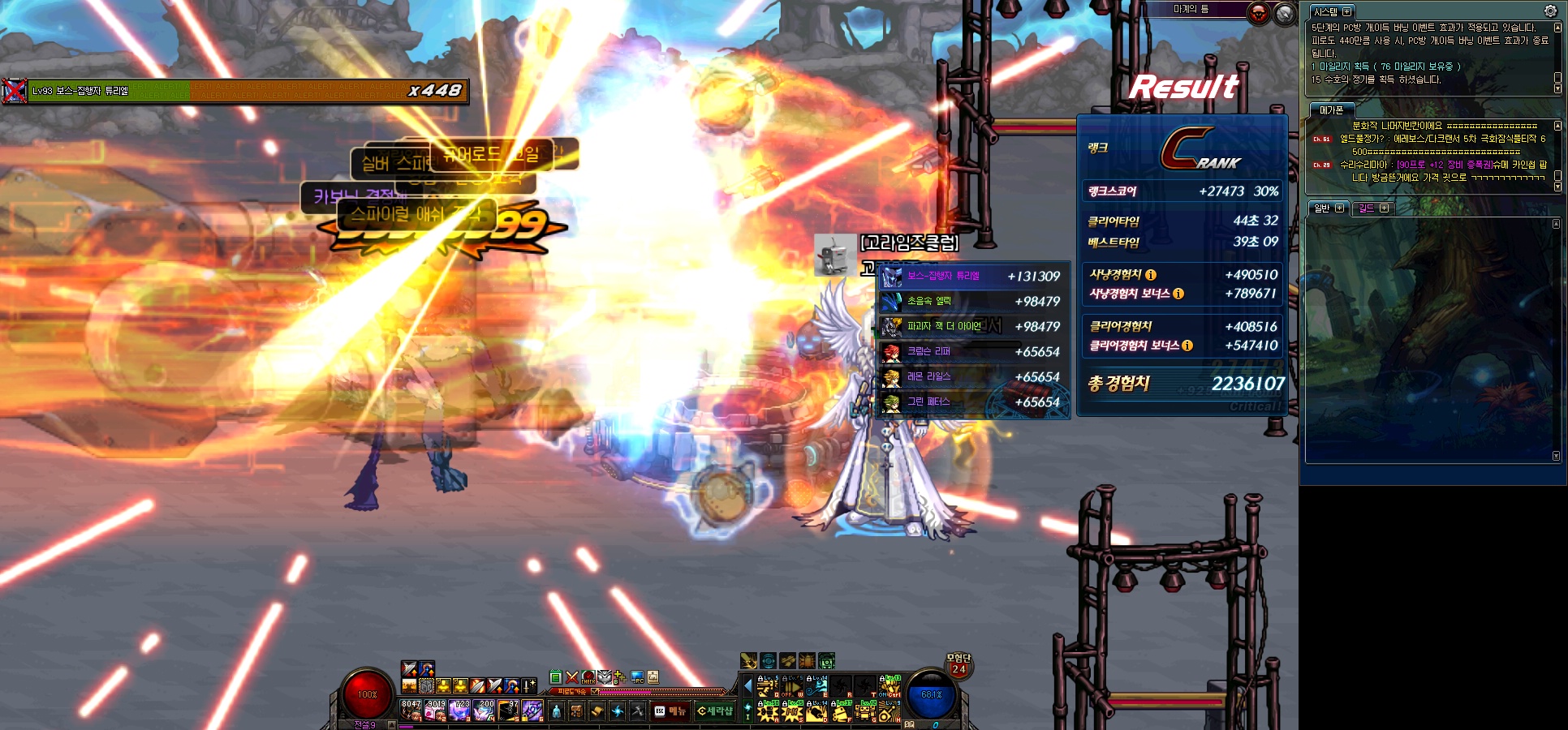Switch to the 길드 chat tab
Screen dimensions: 1568x730
[x=1367, y=208]
